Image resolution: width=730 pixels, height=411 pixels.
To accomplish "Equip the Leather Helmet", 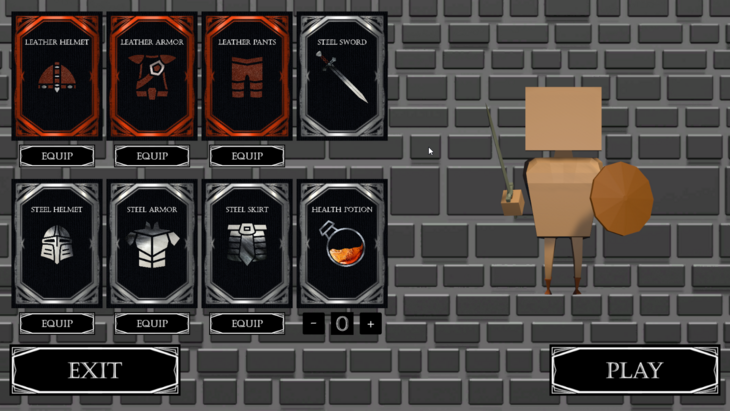I will tap(57, 156).
